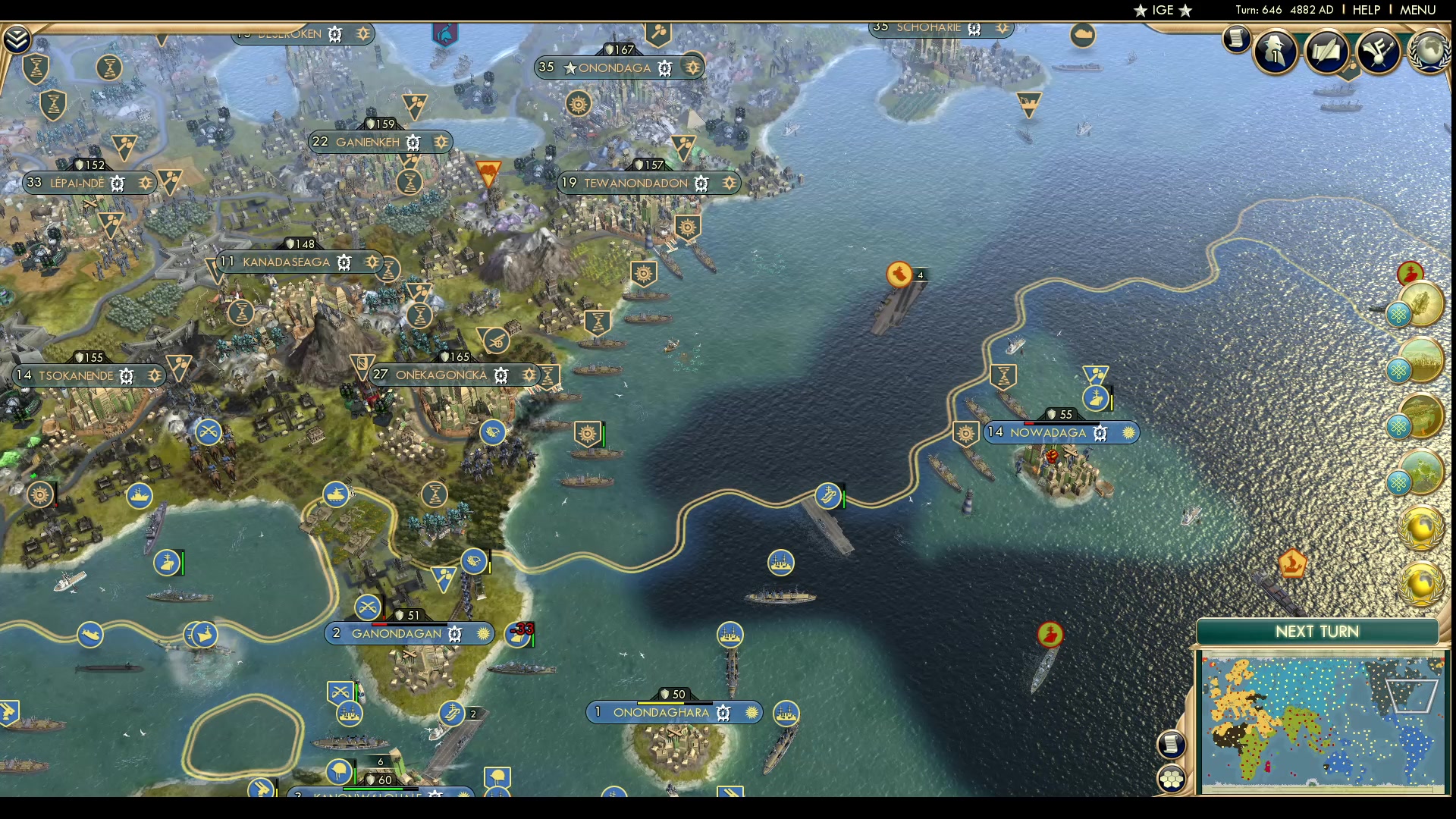This screenshot has width=1456, height=819.
Task: Open HELP from the top bar
Action: tap(1365, 10)
